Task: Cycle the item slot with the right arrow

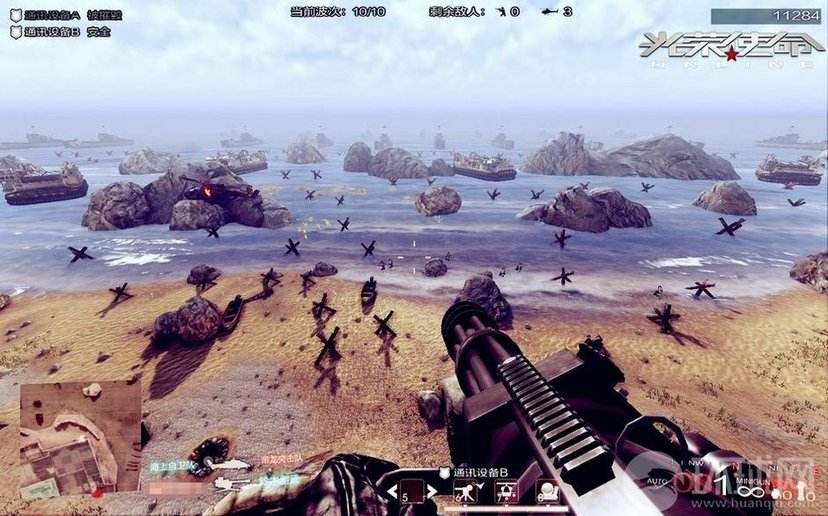Action: click(x=432, y=492)
